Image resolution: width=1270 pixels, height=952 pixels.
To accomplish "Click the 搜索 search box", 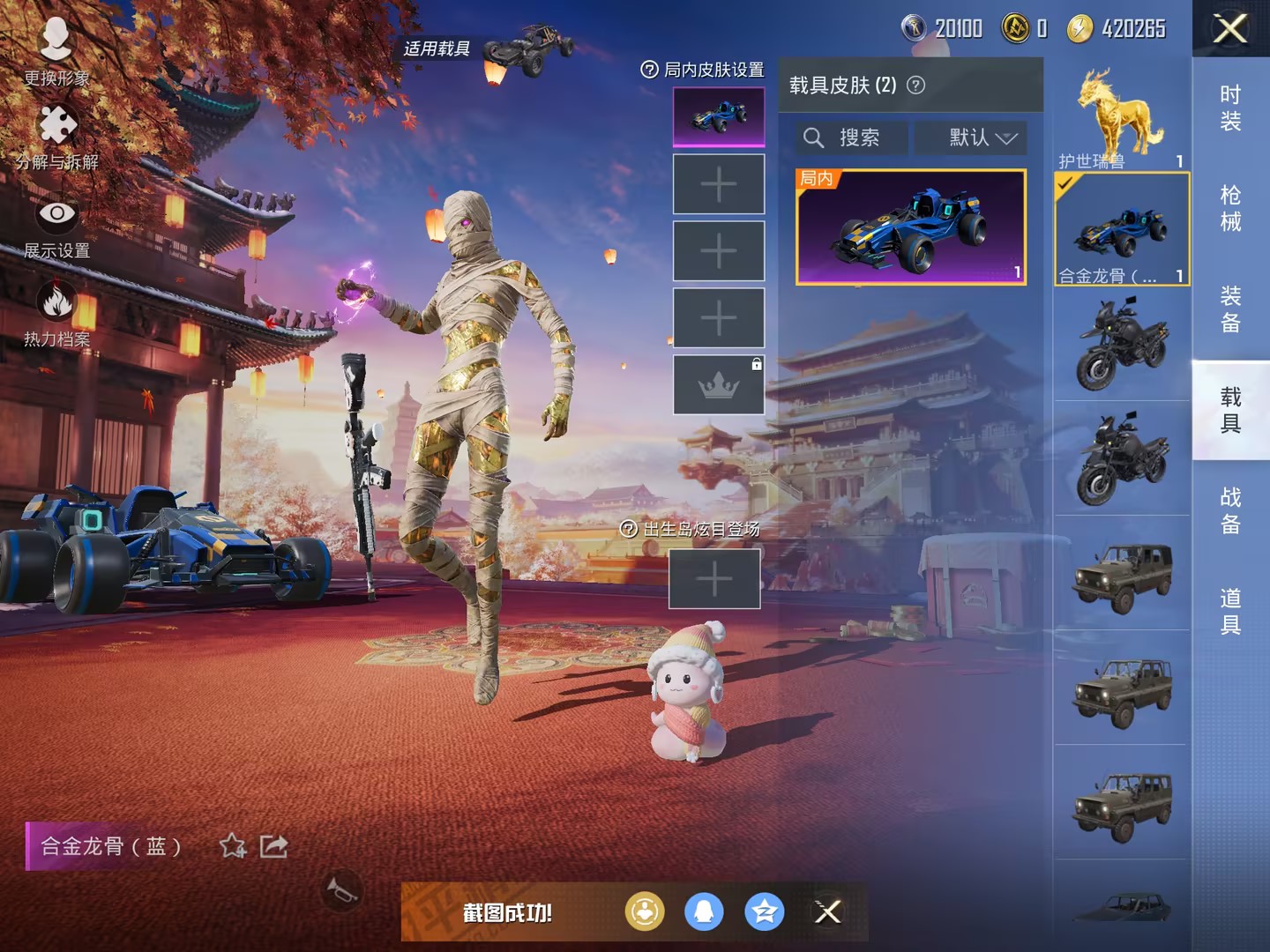I will pos(852,138).
